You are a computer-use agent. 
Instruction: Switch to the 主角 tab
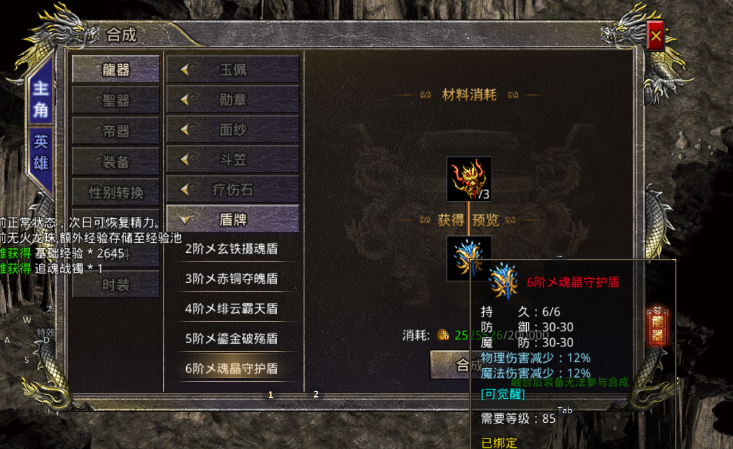coord(40,98)
